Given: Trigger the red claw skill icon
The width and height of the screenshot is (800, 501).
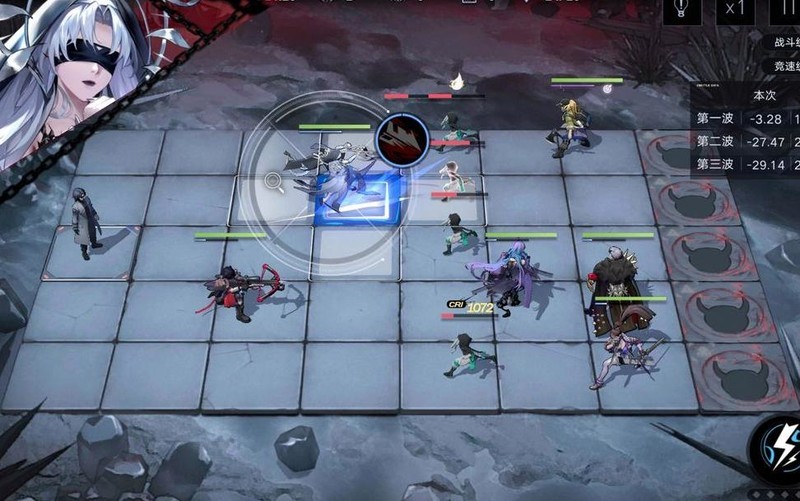Looking at the screenshot, I should point(402,140).
